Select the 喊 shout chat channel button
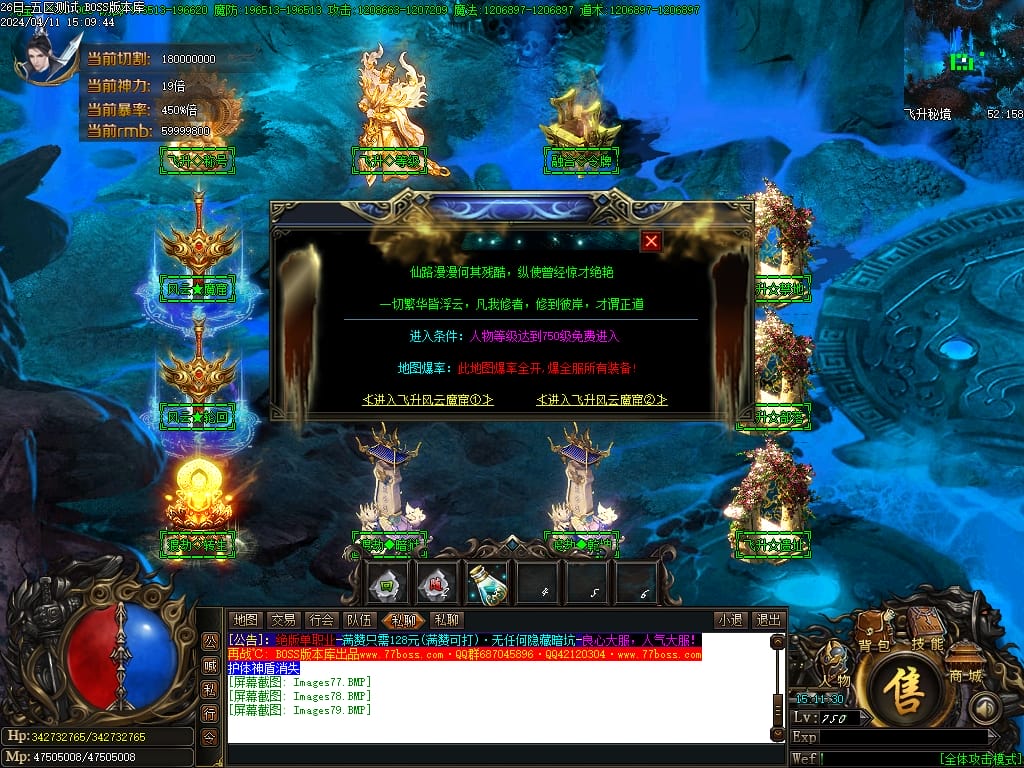Viewport: 1024px width, 768px height. [x=210, y=665]
